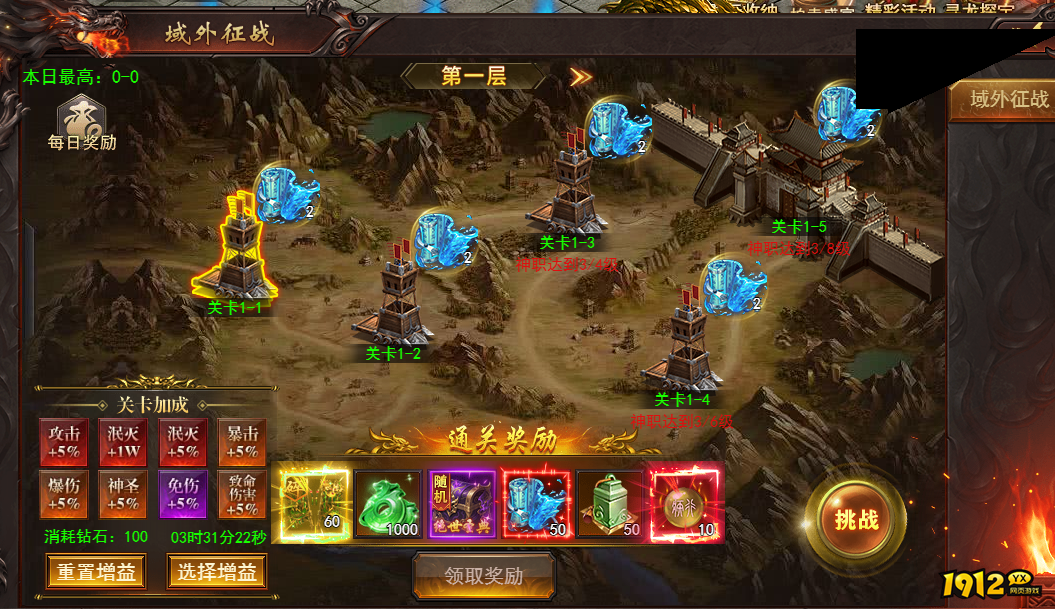Open the 每日奖励 daily reward icon

pos(82,122)
